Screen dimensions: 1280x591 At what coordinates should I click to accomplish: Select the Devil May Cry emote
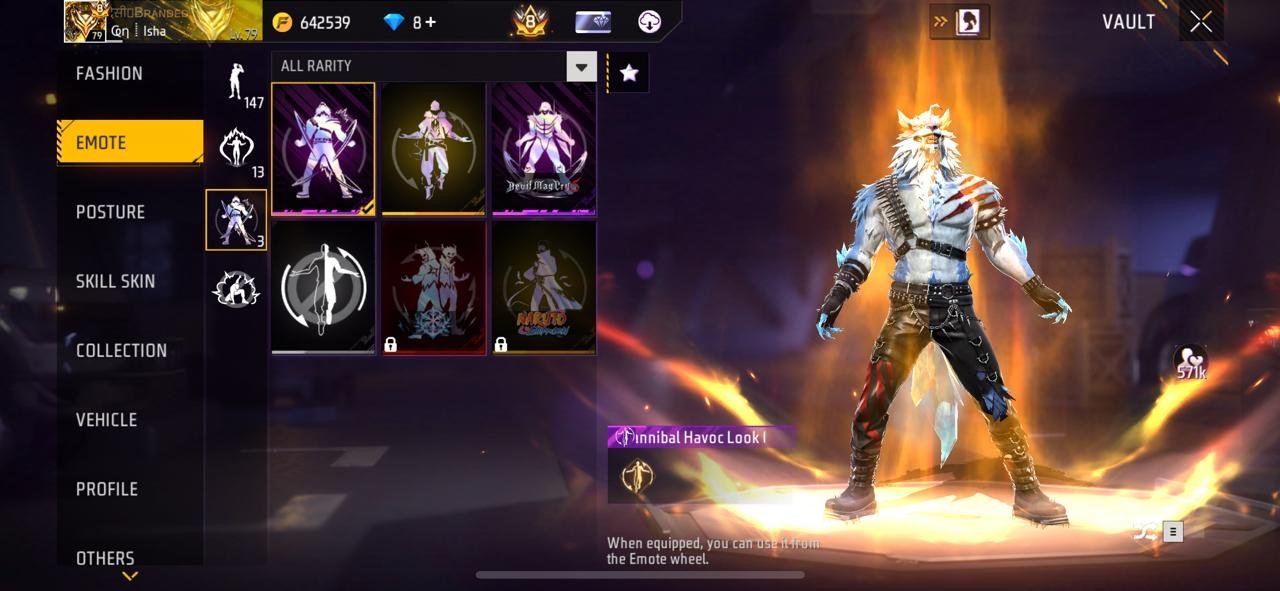543,148
